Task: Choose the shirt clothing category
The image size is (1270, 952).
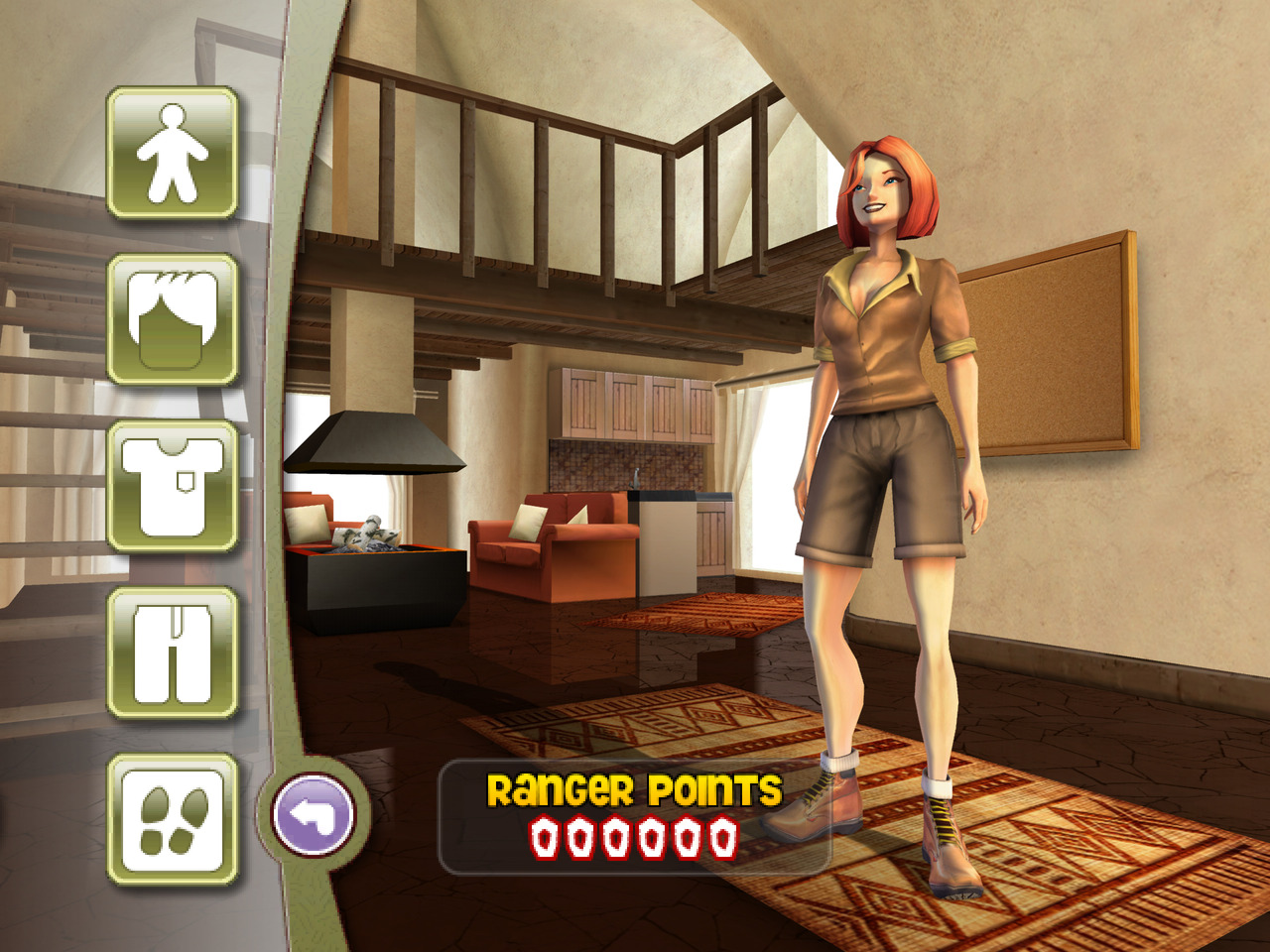Action: tap(172, 486)
